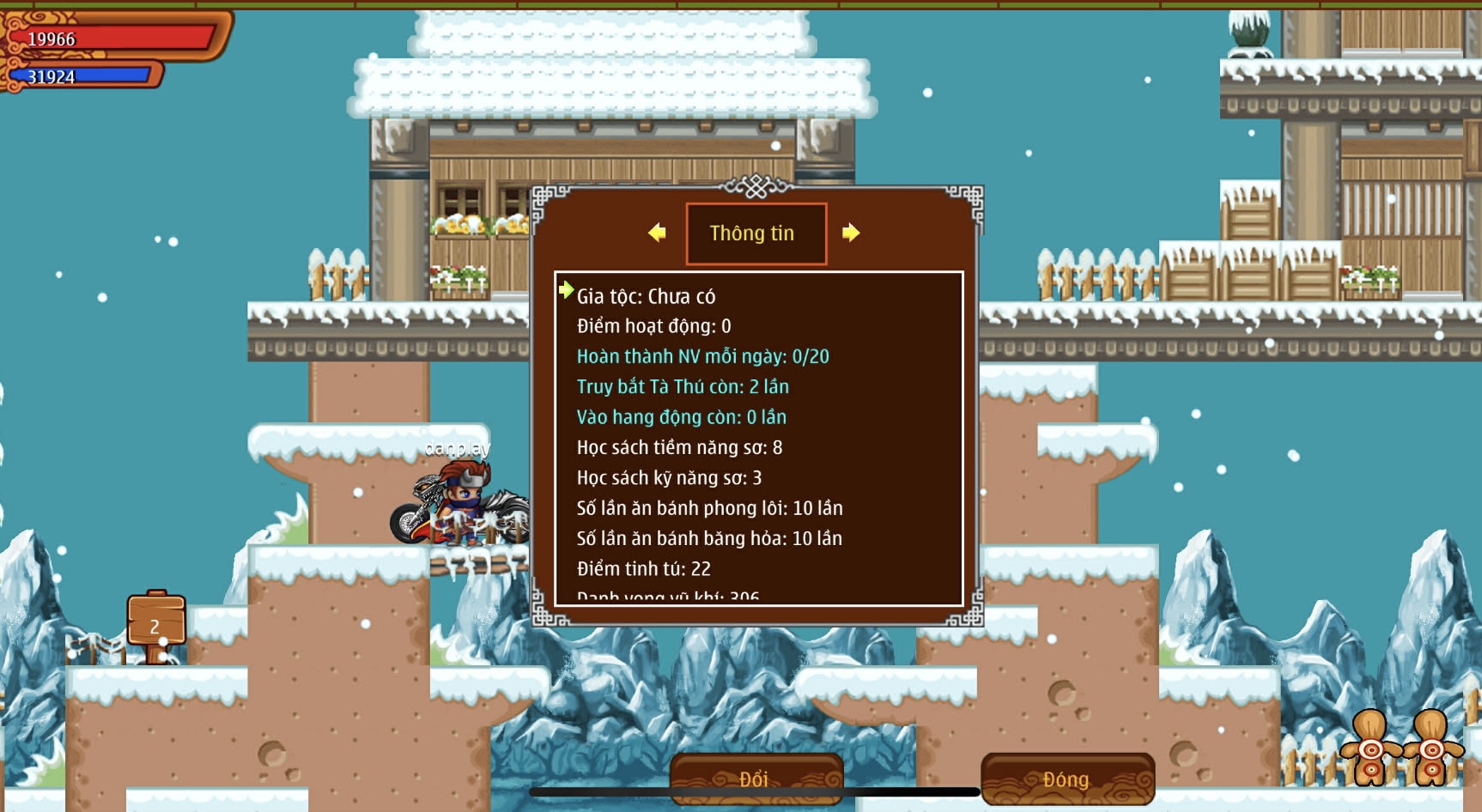Choose Học sách tiềm năng sơ row
The width and height of the screenshot is (1482, 812).
[x=679, y=447]
